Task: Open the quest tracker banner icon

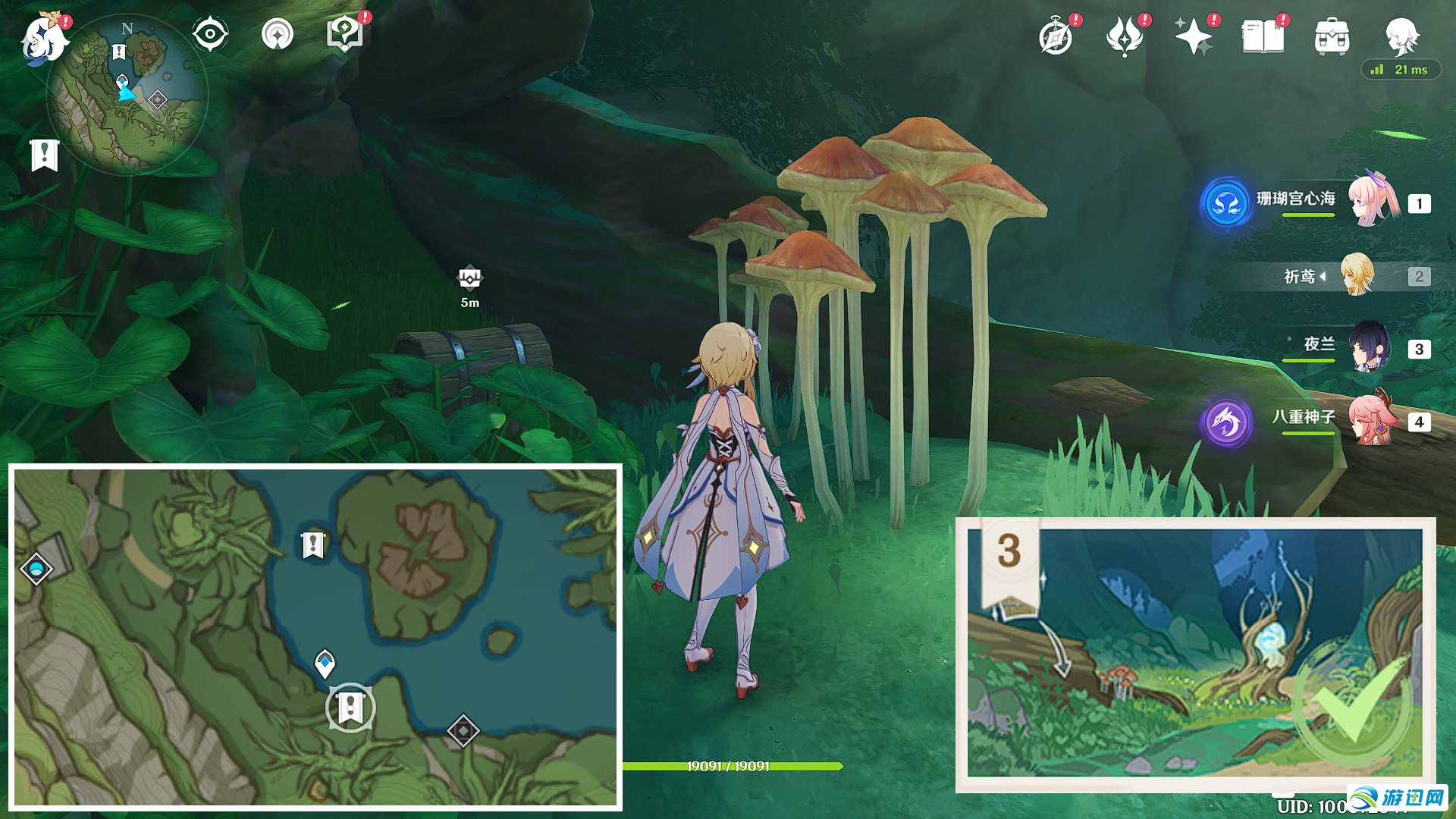Action: pyautogui.click(x=278, y=34)
